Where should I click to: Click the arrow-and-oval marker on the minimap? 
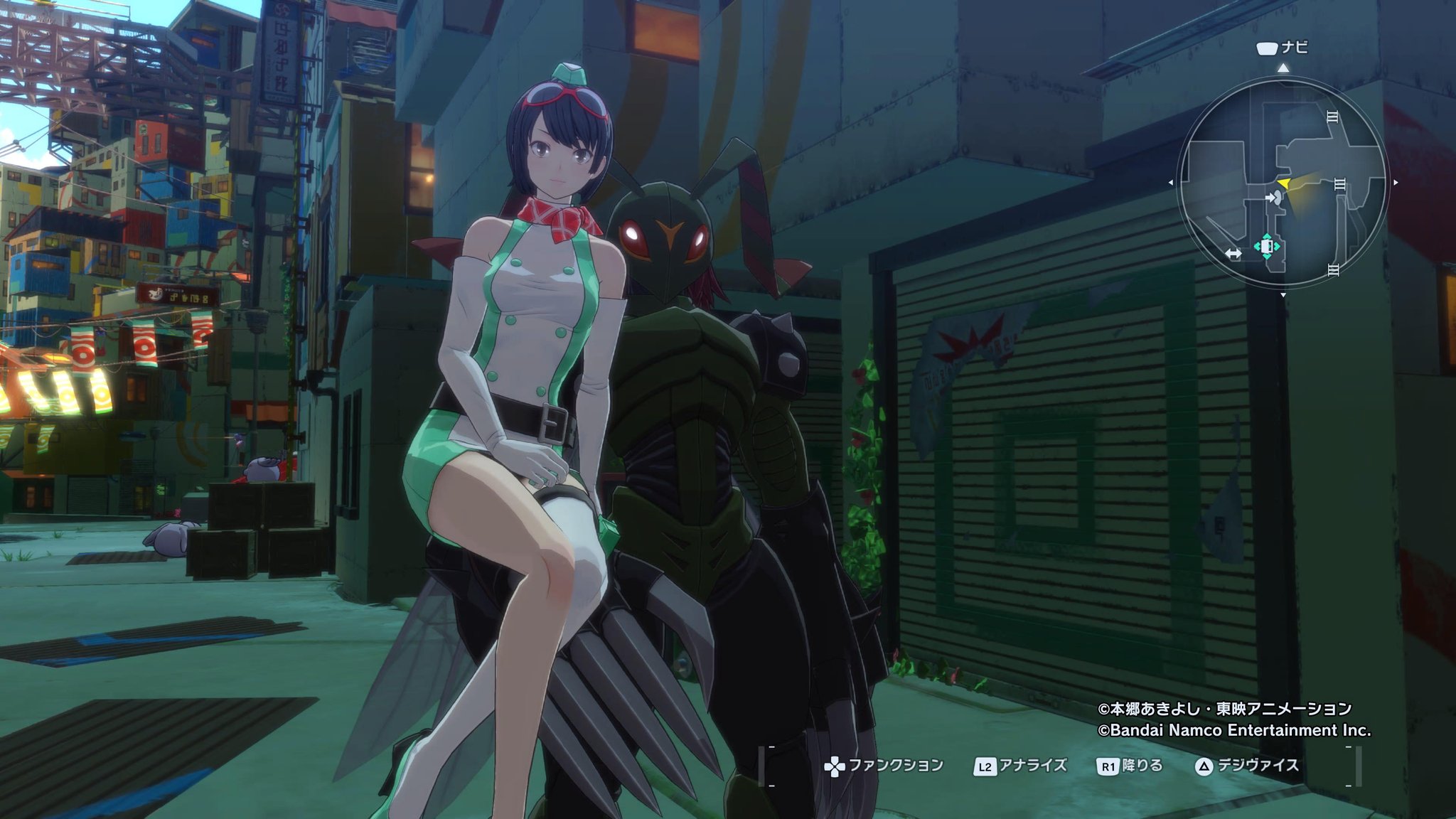click(1273, 198)
